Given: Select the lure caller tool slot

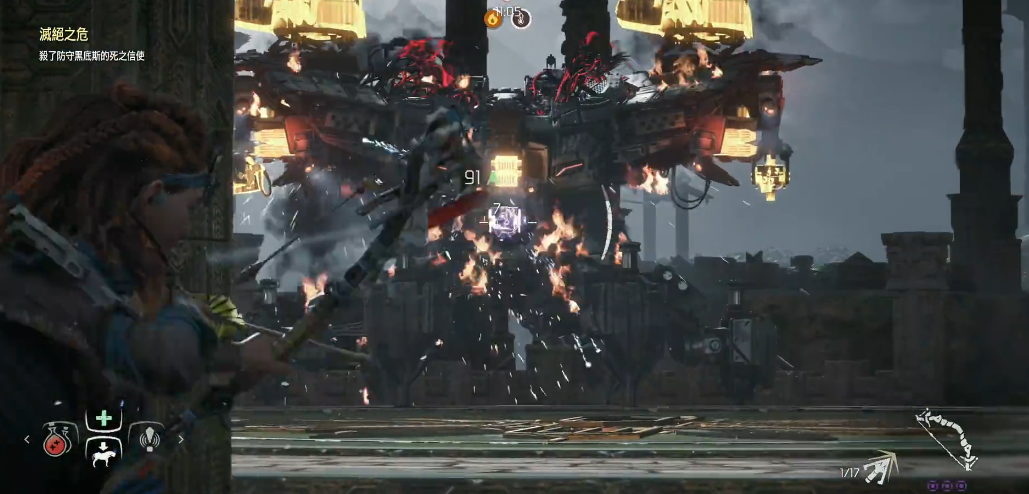Looking at the screenshot, I should pos(148,438).
